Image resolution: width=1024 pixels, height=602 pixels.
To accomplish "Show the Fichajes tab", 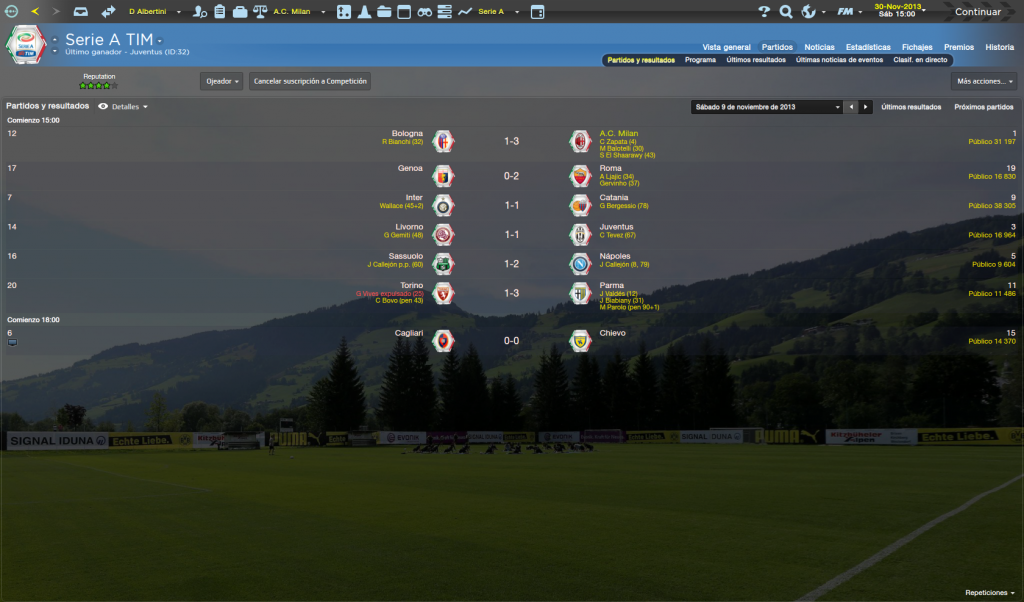I will tap(917, 47).
